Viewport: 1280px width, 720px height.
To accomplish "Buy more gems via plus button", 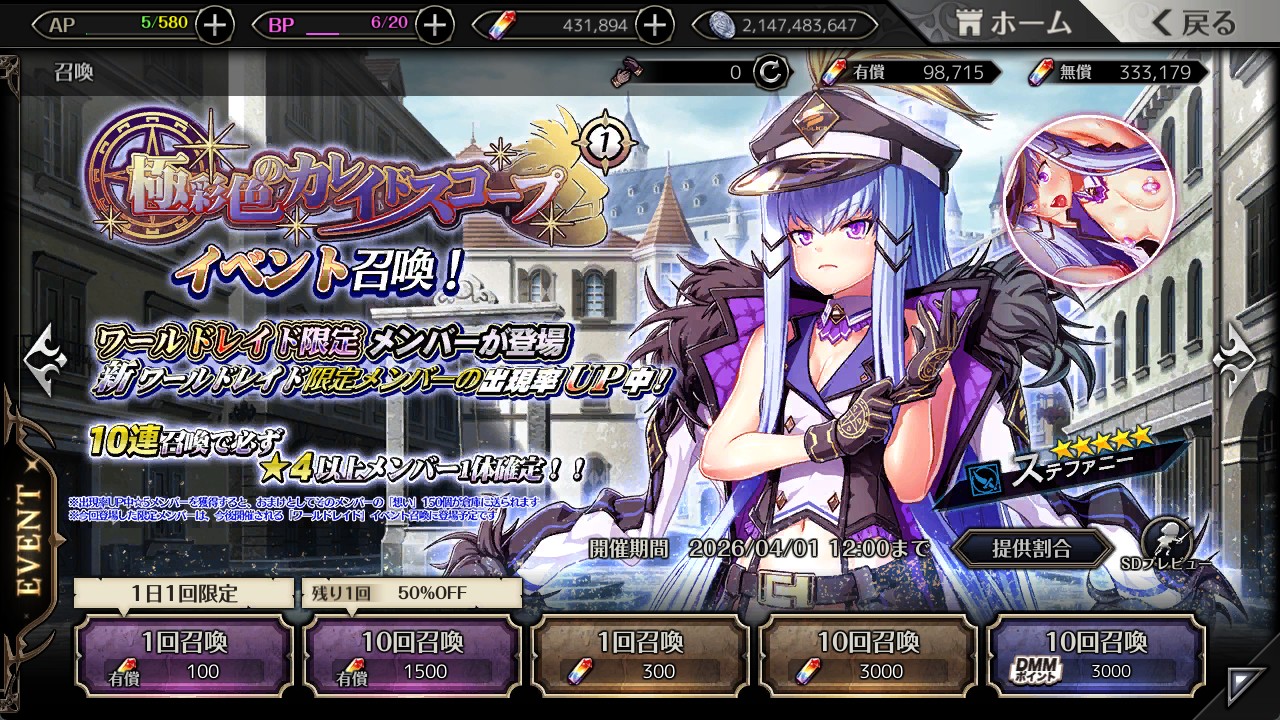I will point(654,25).
